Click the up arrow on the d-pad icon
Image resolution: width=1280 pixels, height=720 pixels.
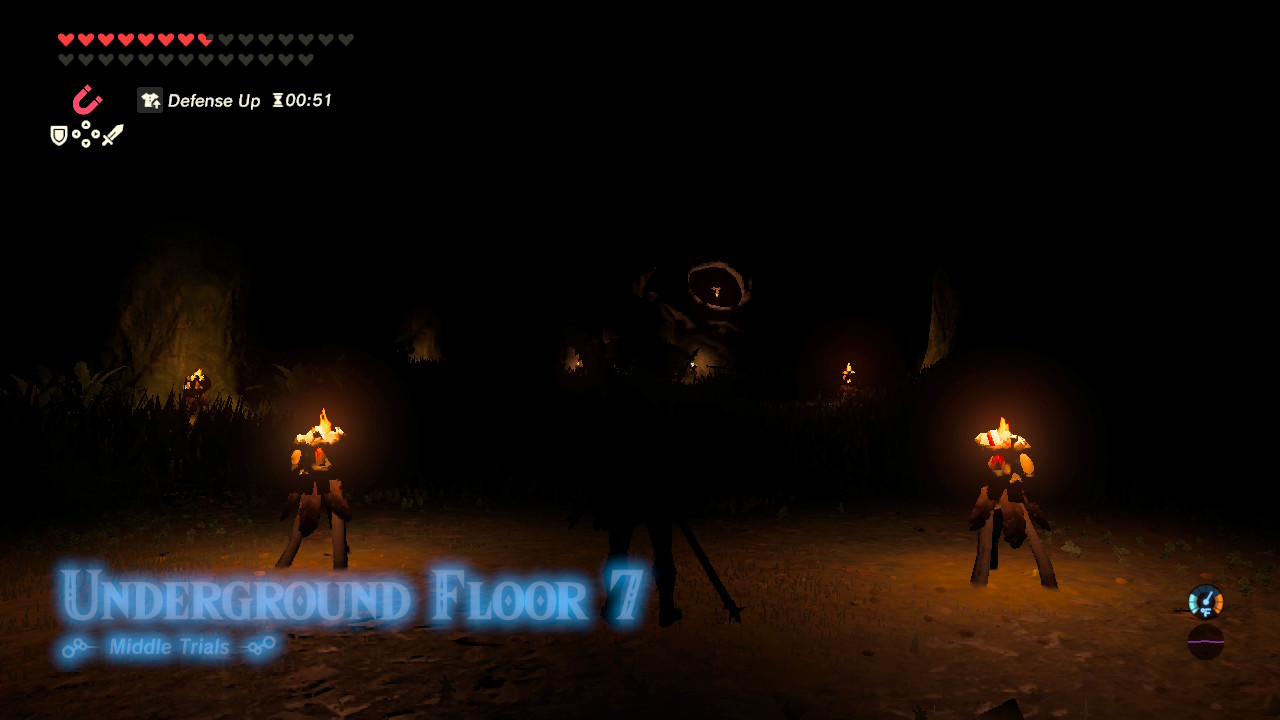click(86, 125)
